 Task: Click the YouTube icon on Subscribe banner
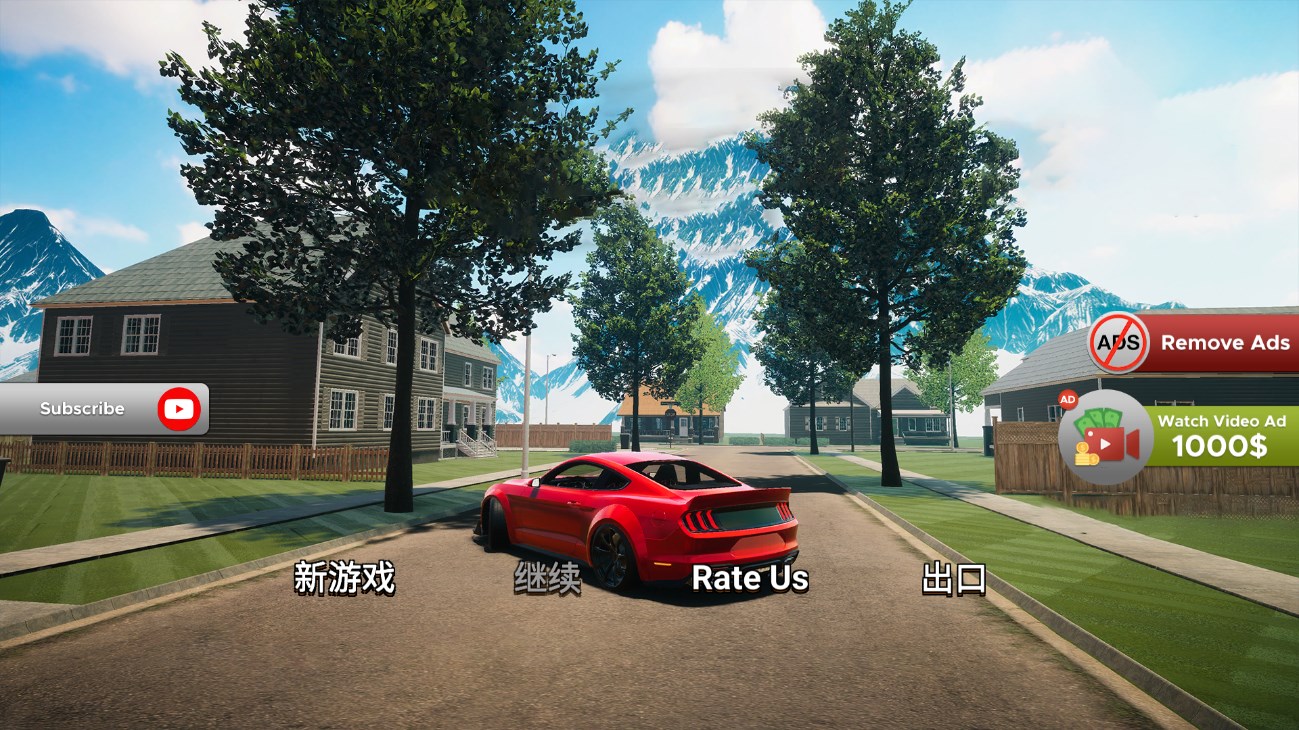point(178,408)
